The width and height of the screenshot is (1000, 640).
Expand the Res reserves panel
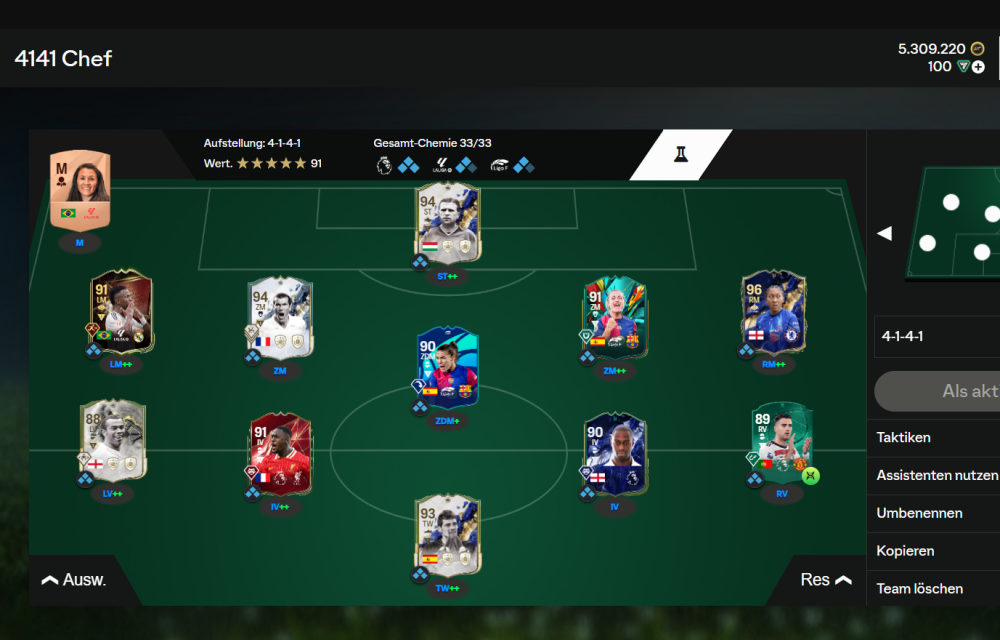coord(826,580)
